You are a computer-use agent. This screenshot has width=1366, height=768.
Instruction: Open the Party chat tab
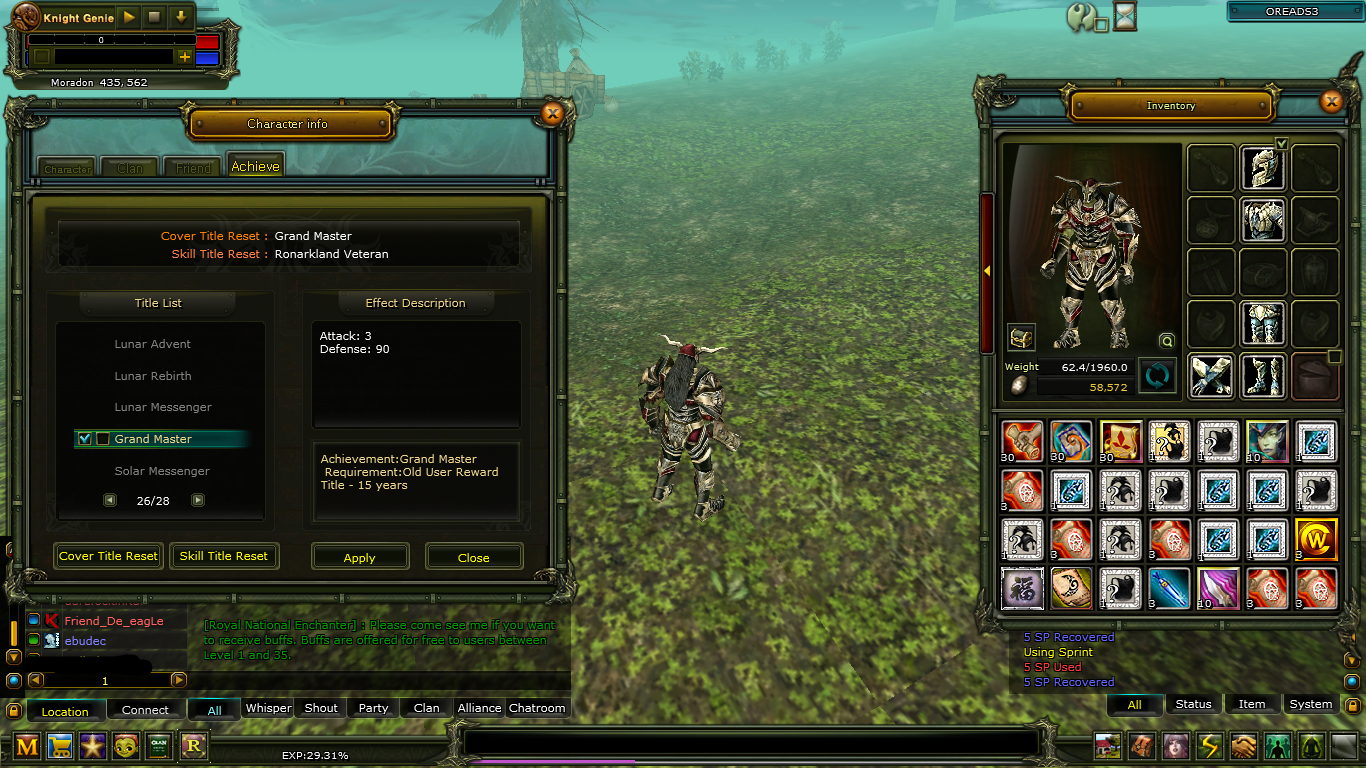(x=373, y=708)
